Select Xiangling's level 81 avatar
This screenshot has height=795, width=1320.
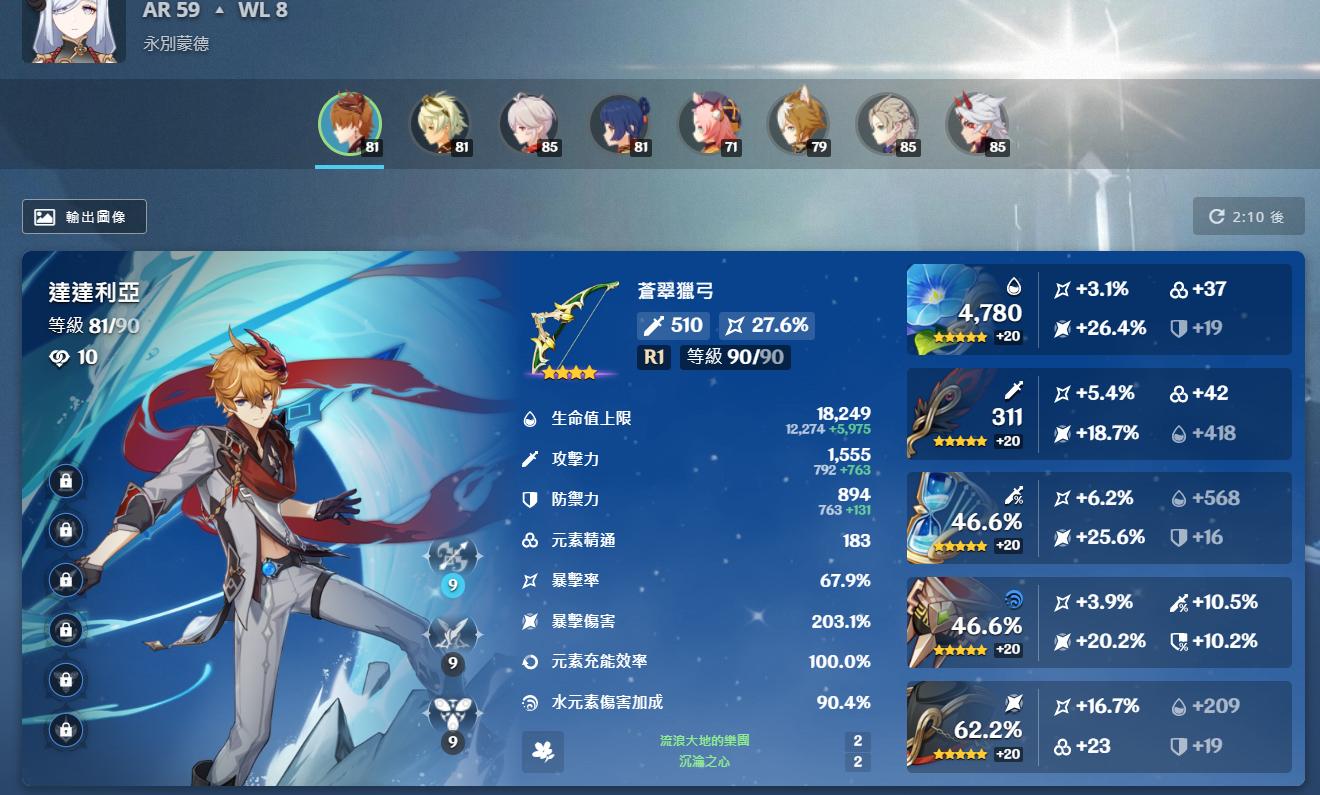618,125
